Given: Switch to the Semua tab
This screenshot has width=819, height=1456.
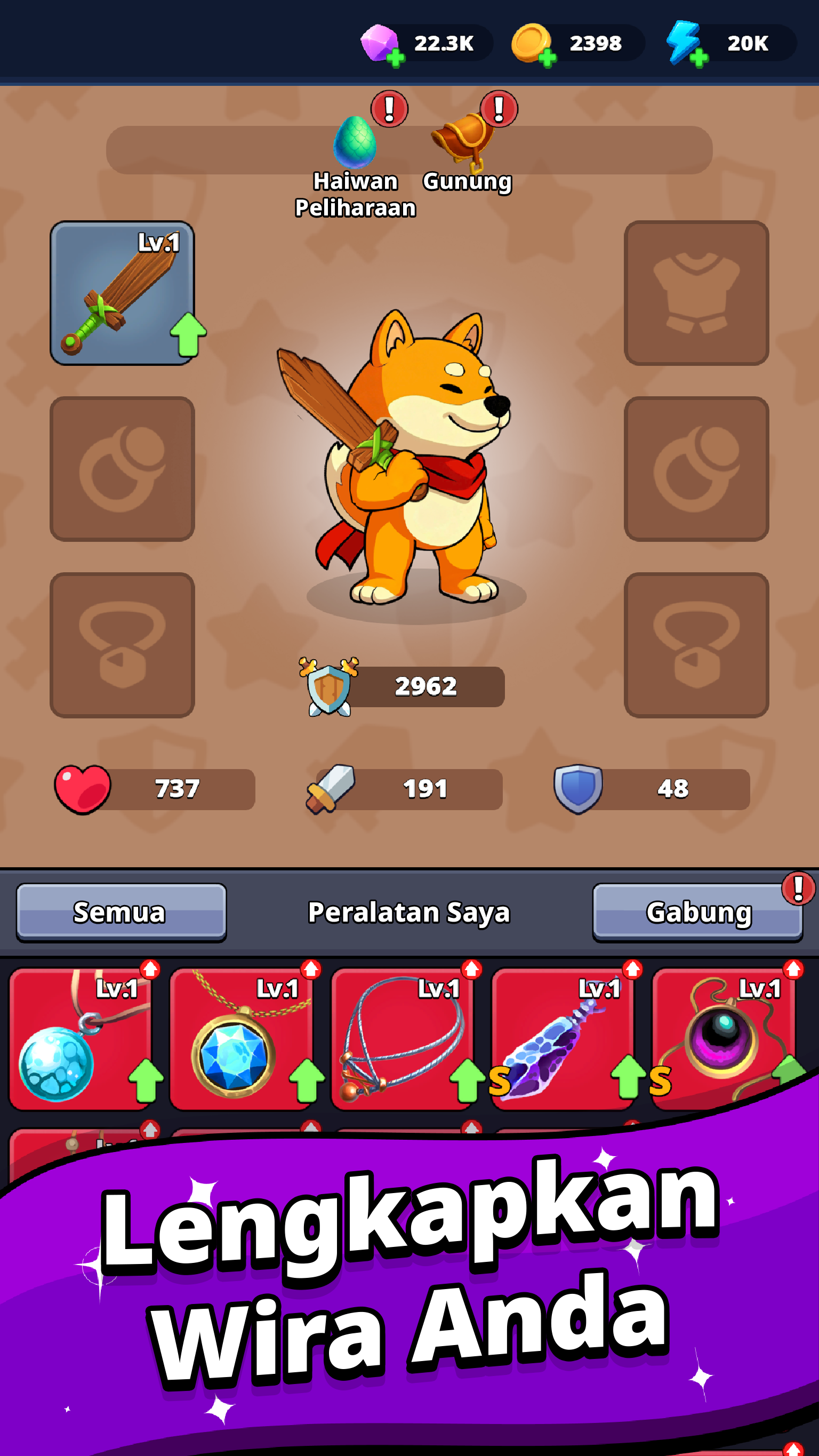Looking at the screenshot, I should pyautogui.click(x=120, y=912).
